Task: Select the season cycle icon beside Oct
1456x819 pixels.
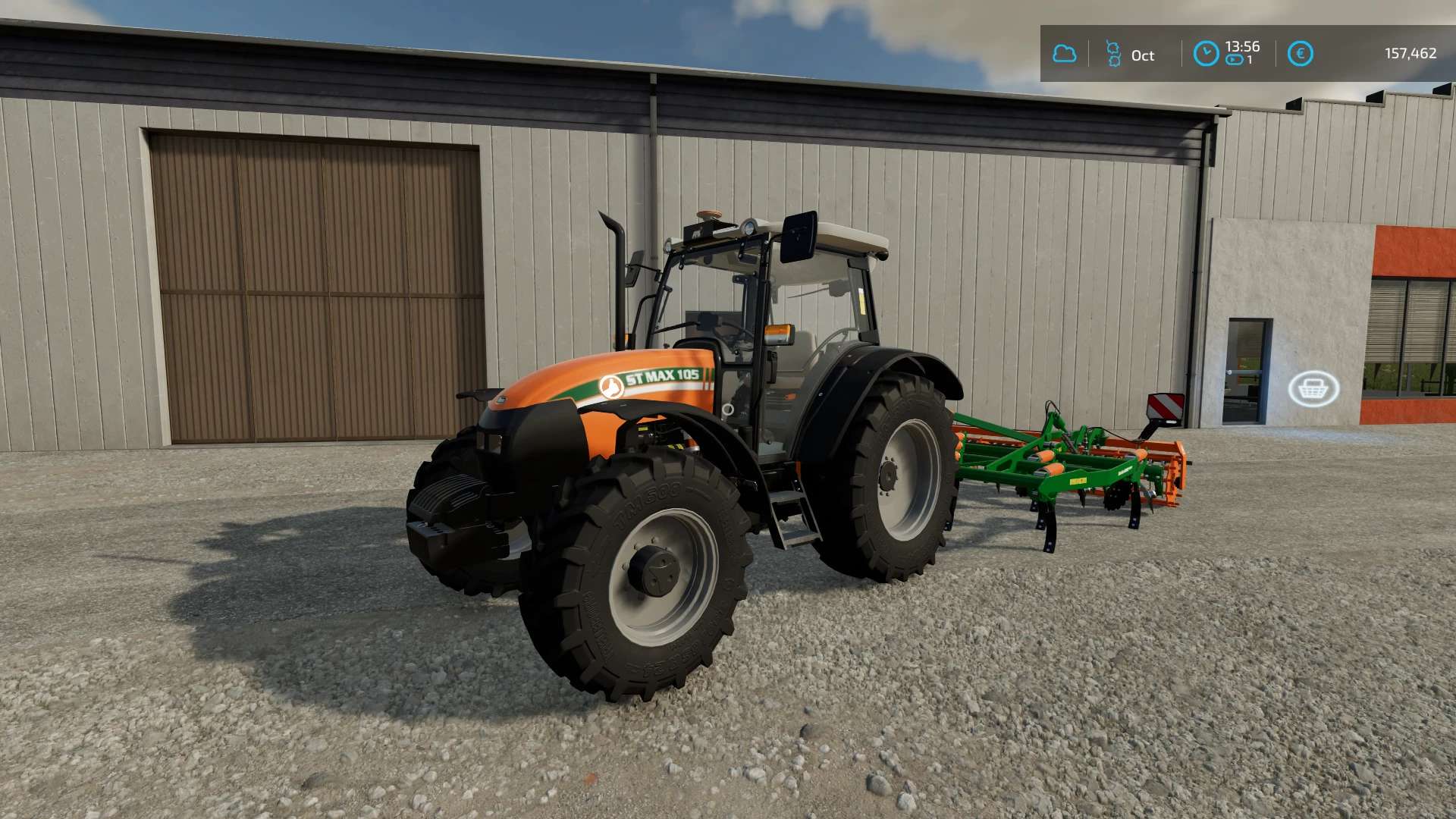Action: 1113,54
